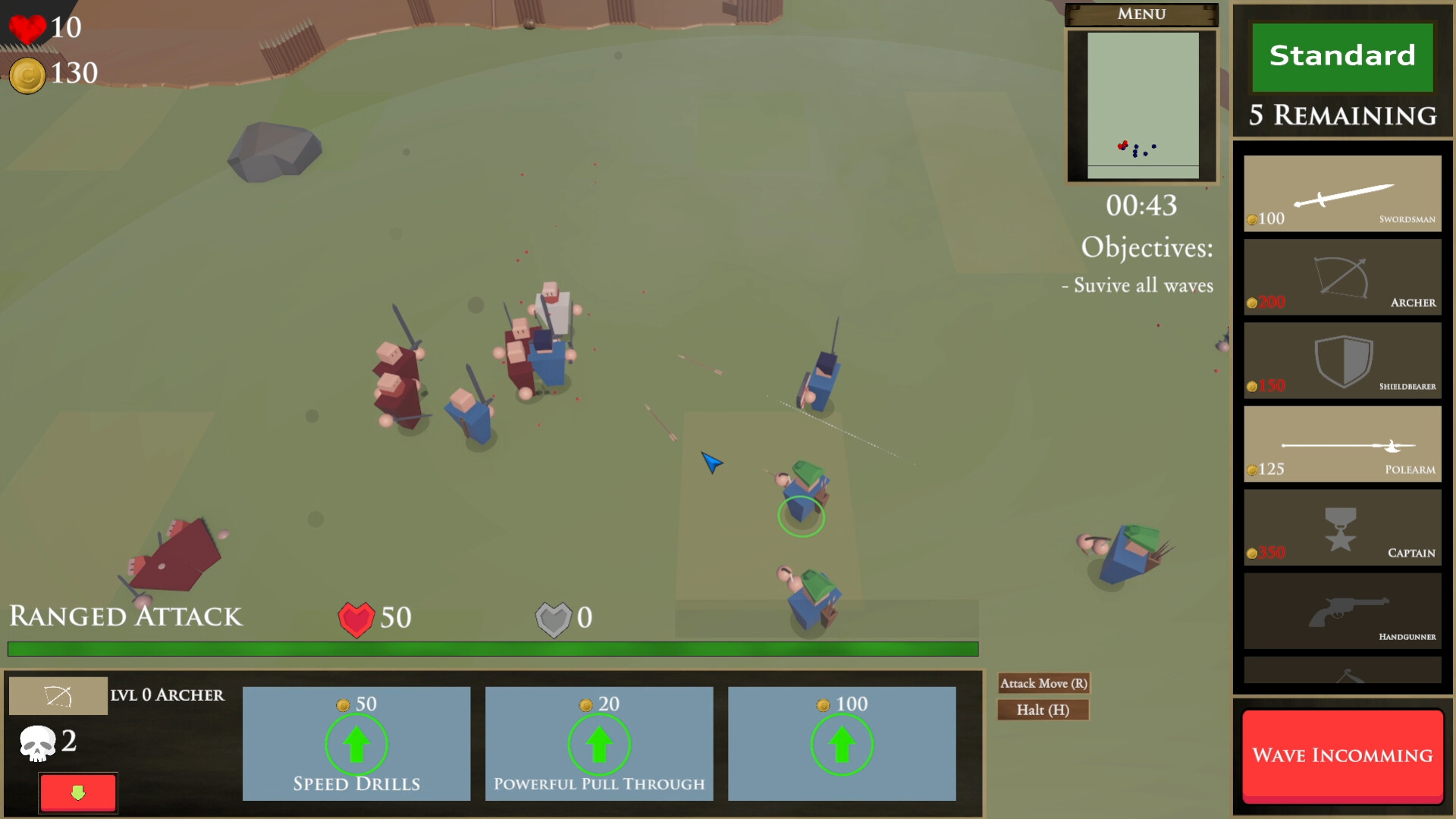
Task: Select the Archer unit icon
Action: [x=1342, y=277]
